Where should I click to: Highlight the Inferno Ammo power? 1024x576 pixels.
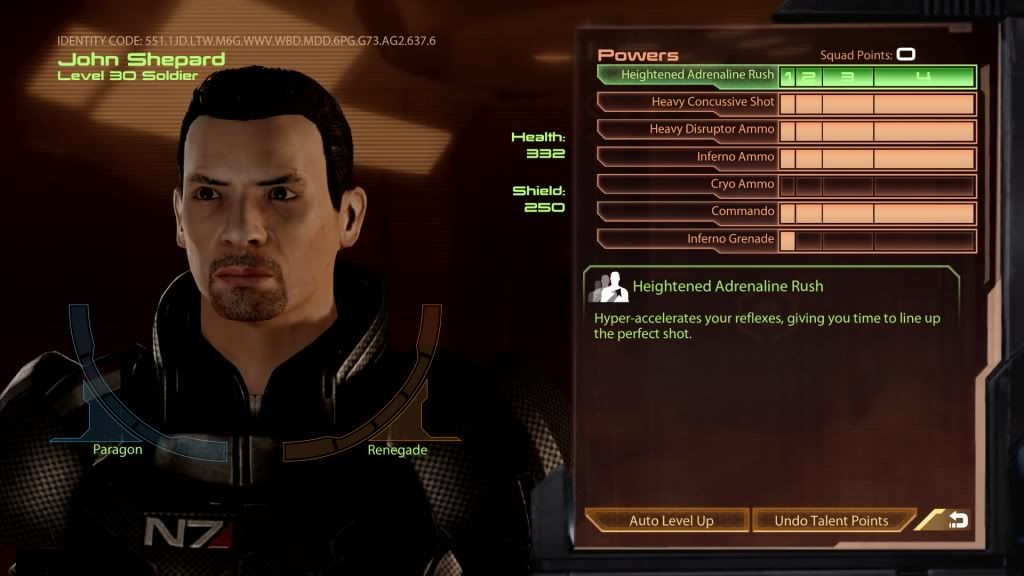click(x=688, y=157)
